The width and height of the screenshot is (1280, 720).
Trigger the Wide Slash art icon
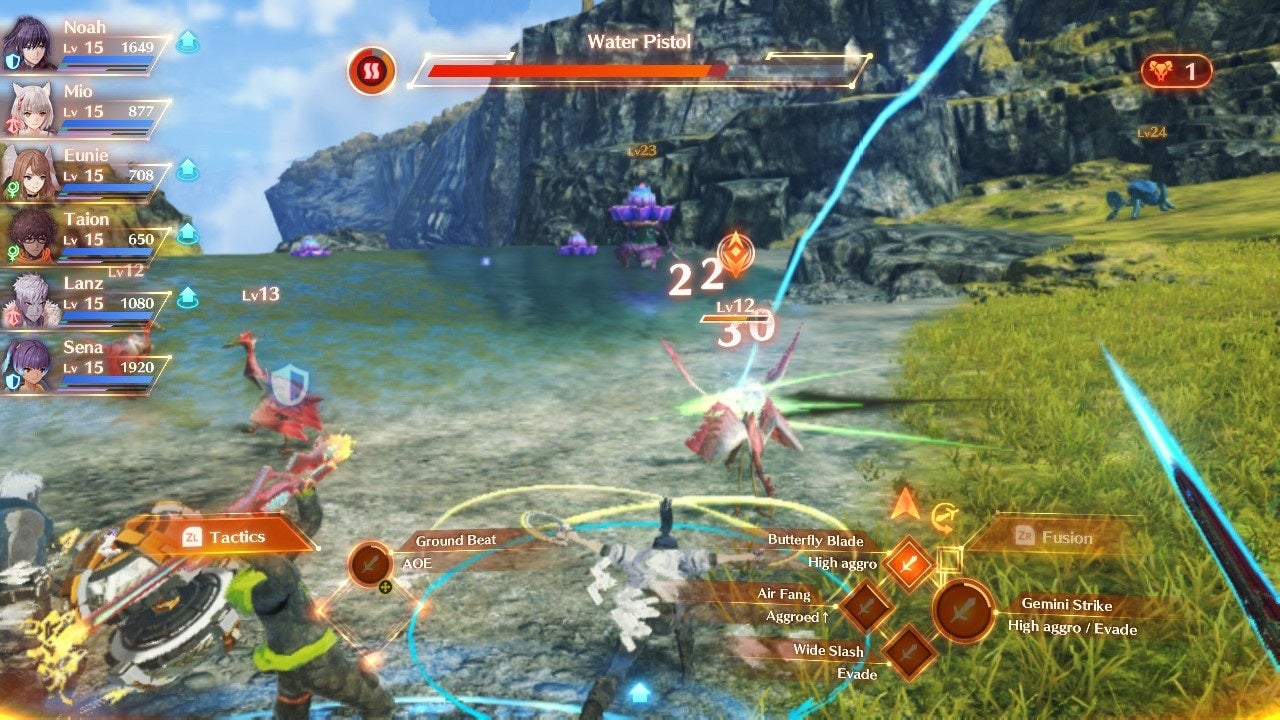(x=909, y=650)
